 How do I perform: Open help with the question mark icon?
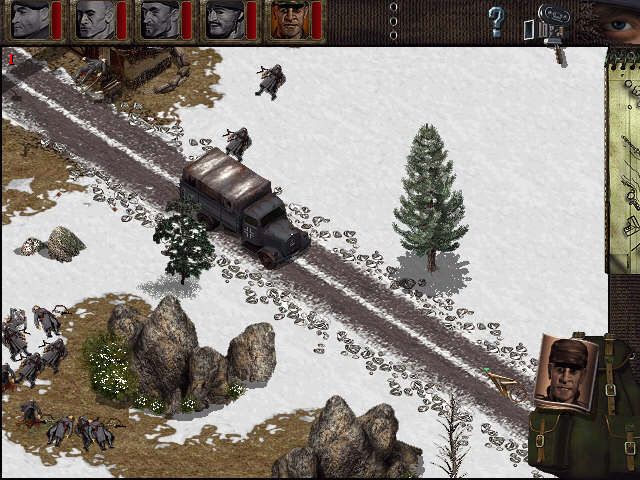pyautogui.click(x=495, y=20)
